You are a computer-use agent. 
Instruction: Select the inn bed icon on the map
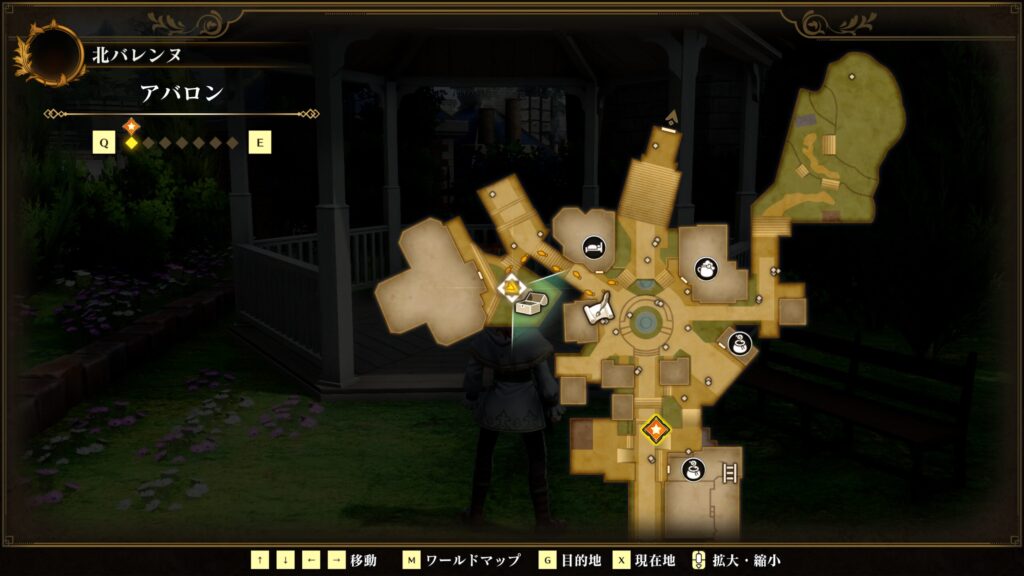pyautogui.click(x=593, y=245)
